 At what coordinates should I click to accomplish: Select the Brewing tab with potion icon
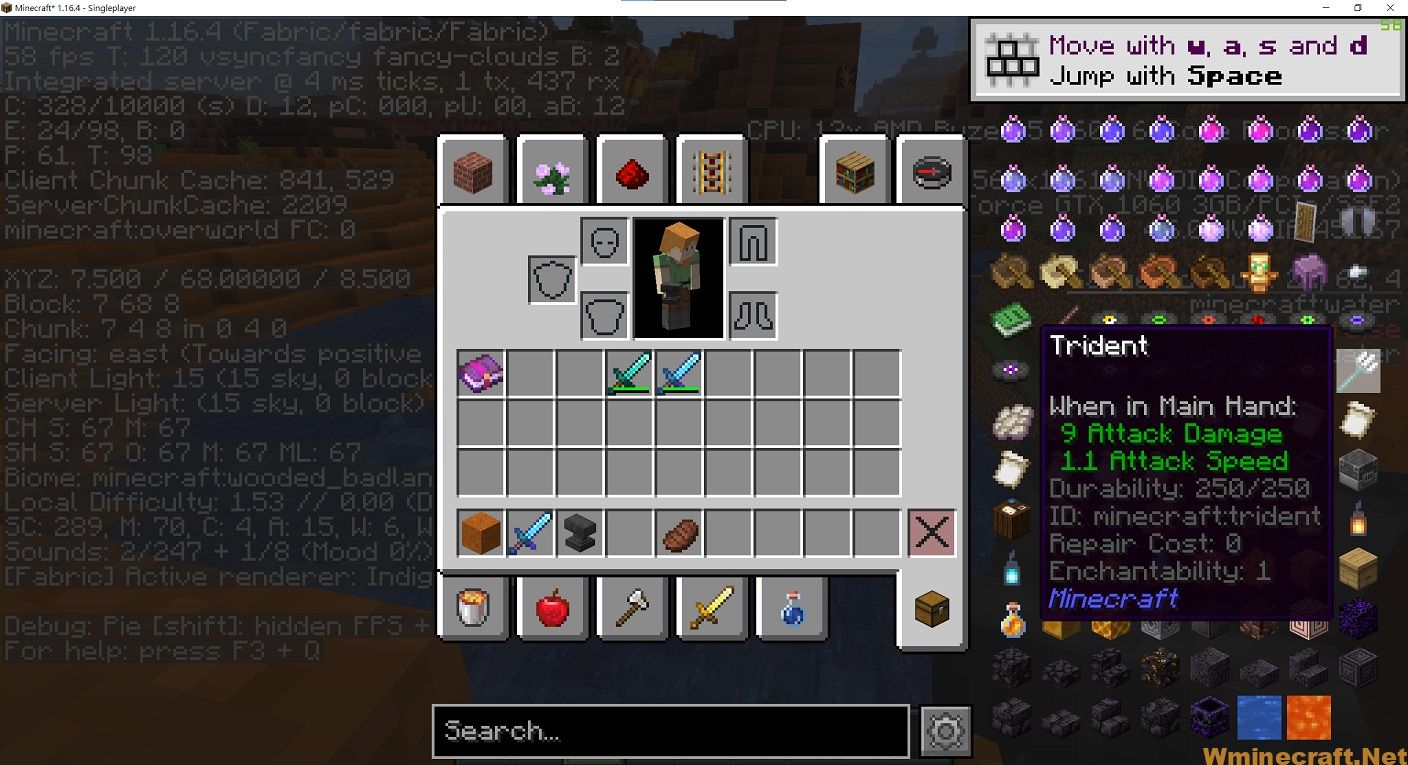[x=792, y=608]
